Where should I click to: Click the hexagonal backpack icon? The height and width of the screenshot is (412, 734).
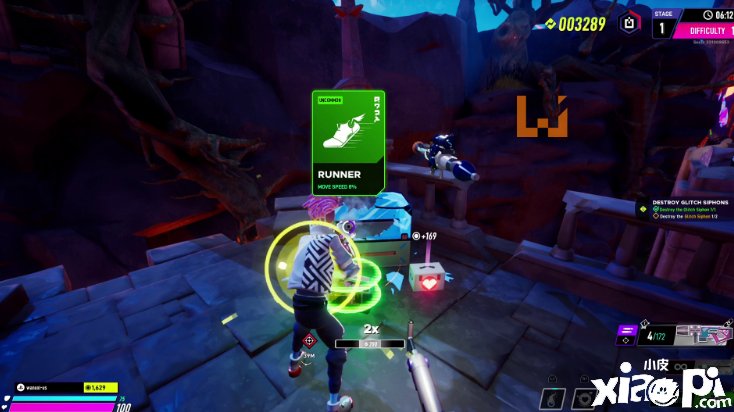[628, 22]
